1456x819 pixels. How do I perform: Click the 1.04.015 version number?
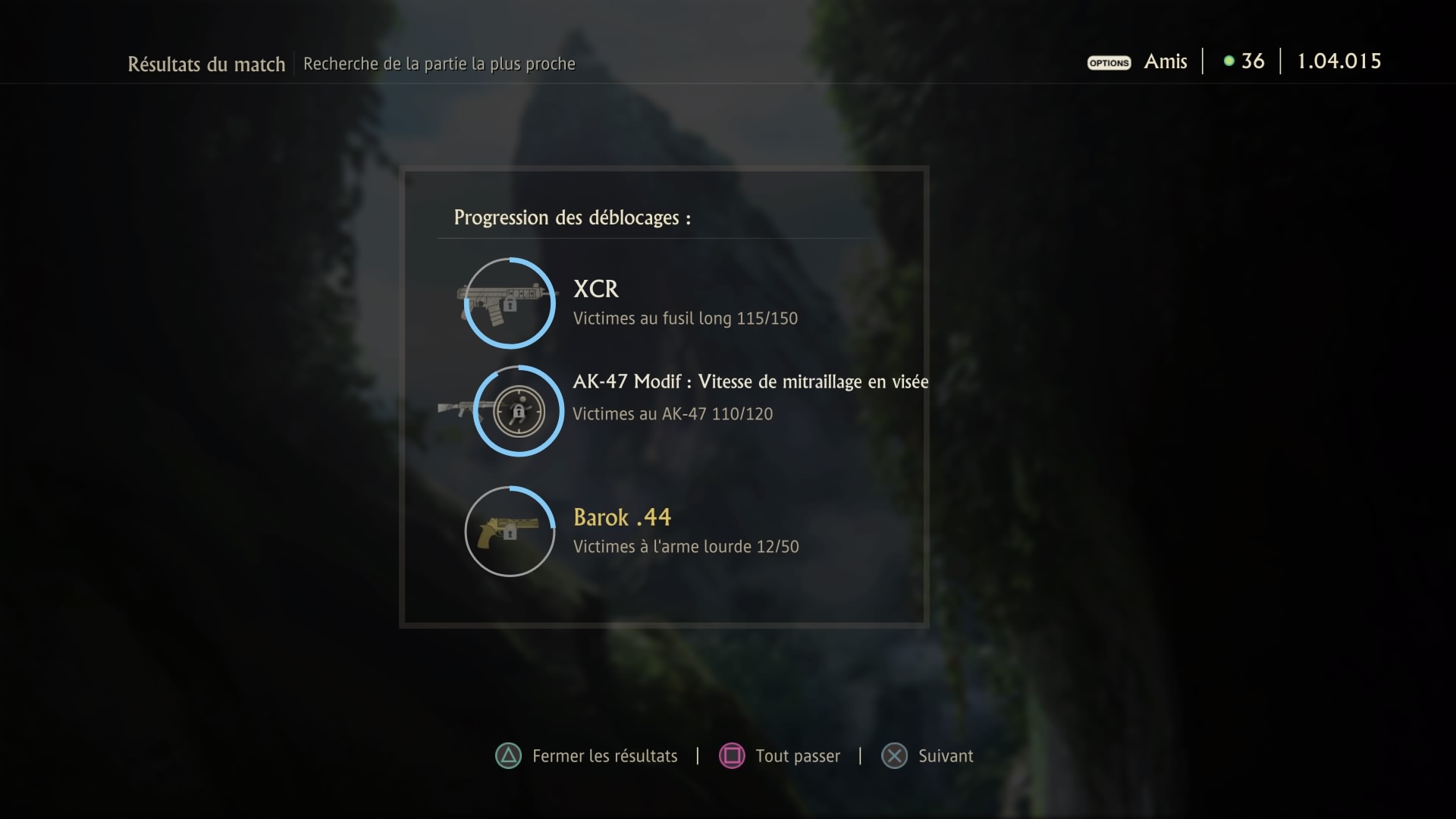pos(1338,61)
